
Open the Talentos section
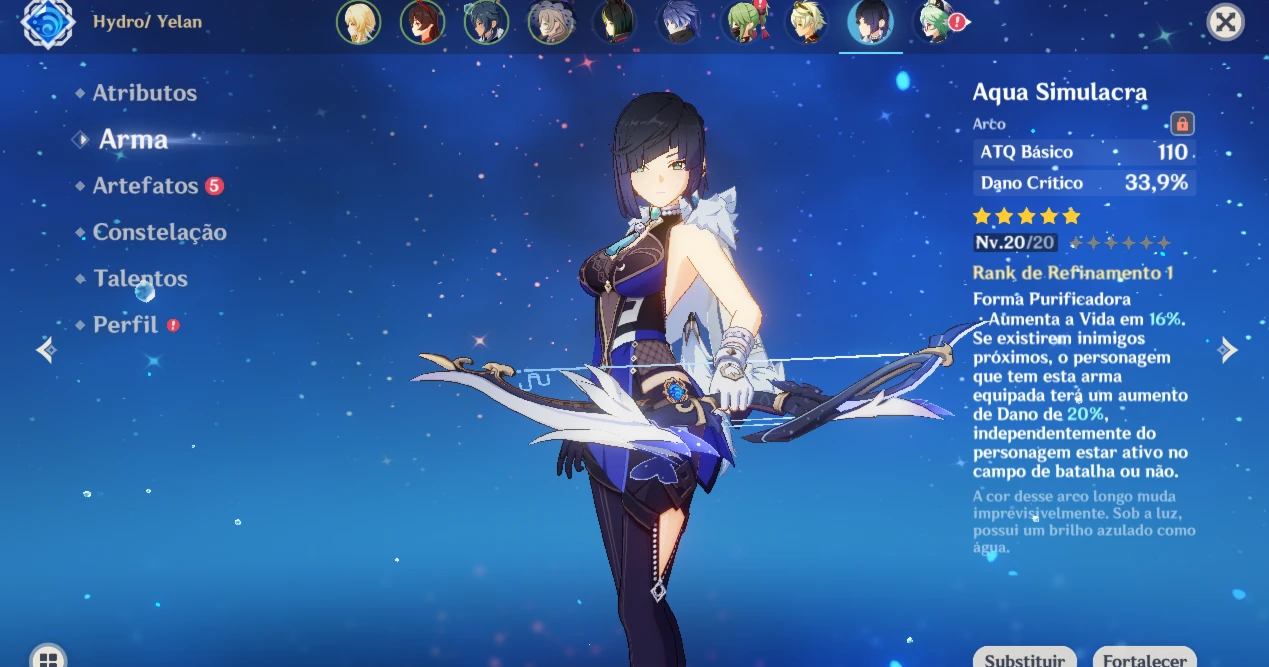point(140,279)
